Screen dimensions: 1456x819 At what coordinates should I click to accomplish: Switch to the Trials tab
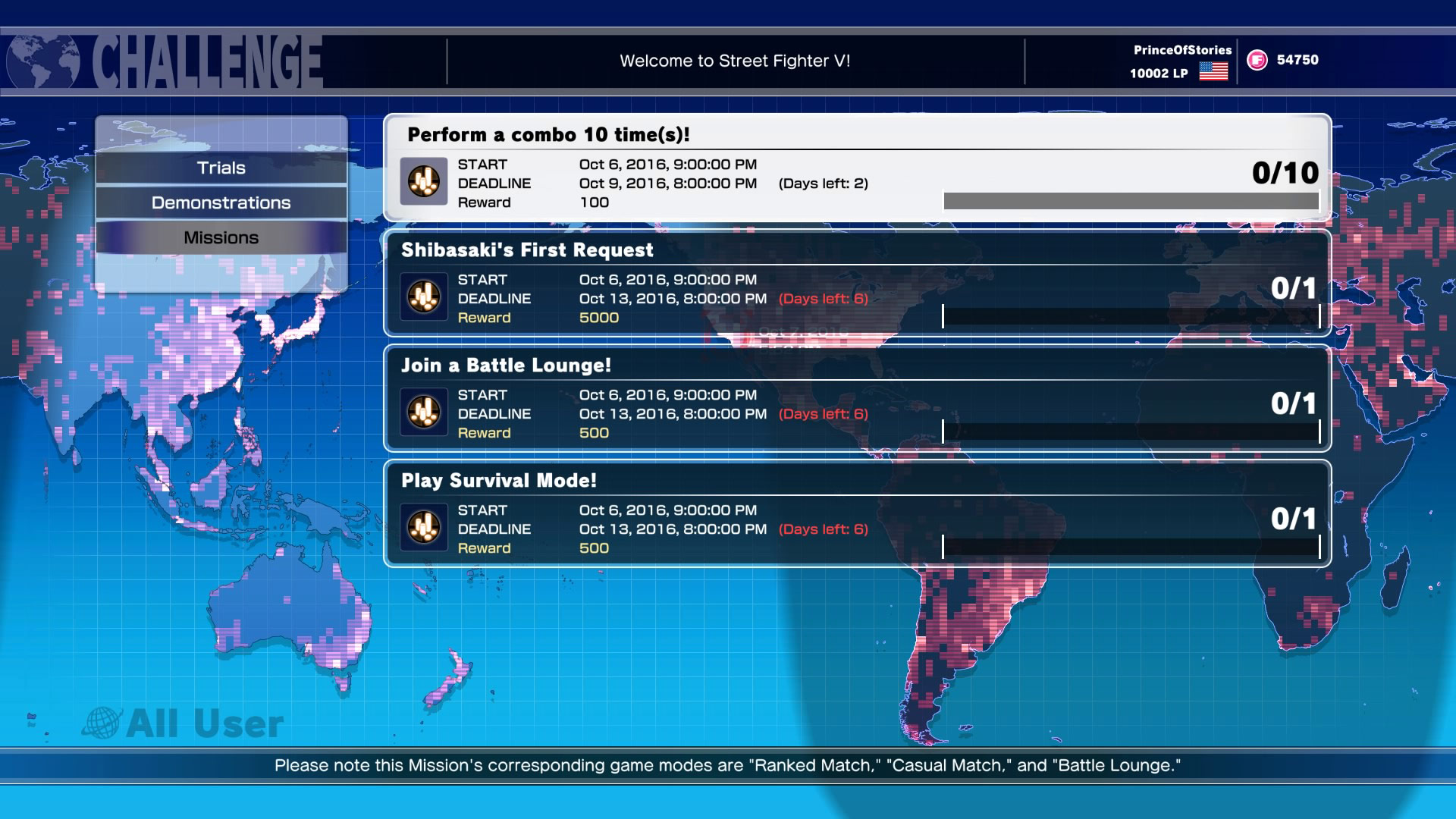point(221,168)
